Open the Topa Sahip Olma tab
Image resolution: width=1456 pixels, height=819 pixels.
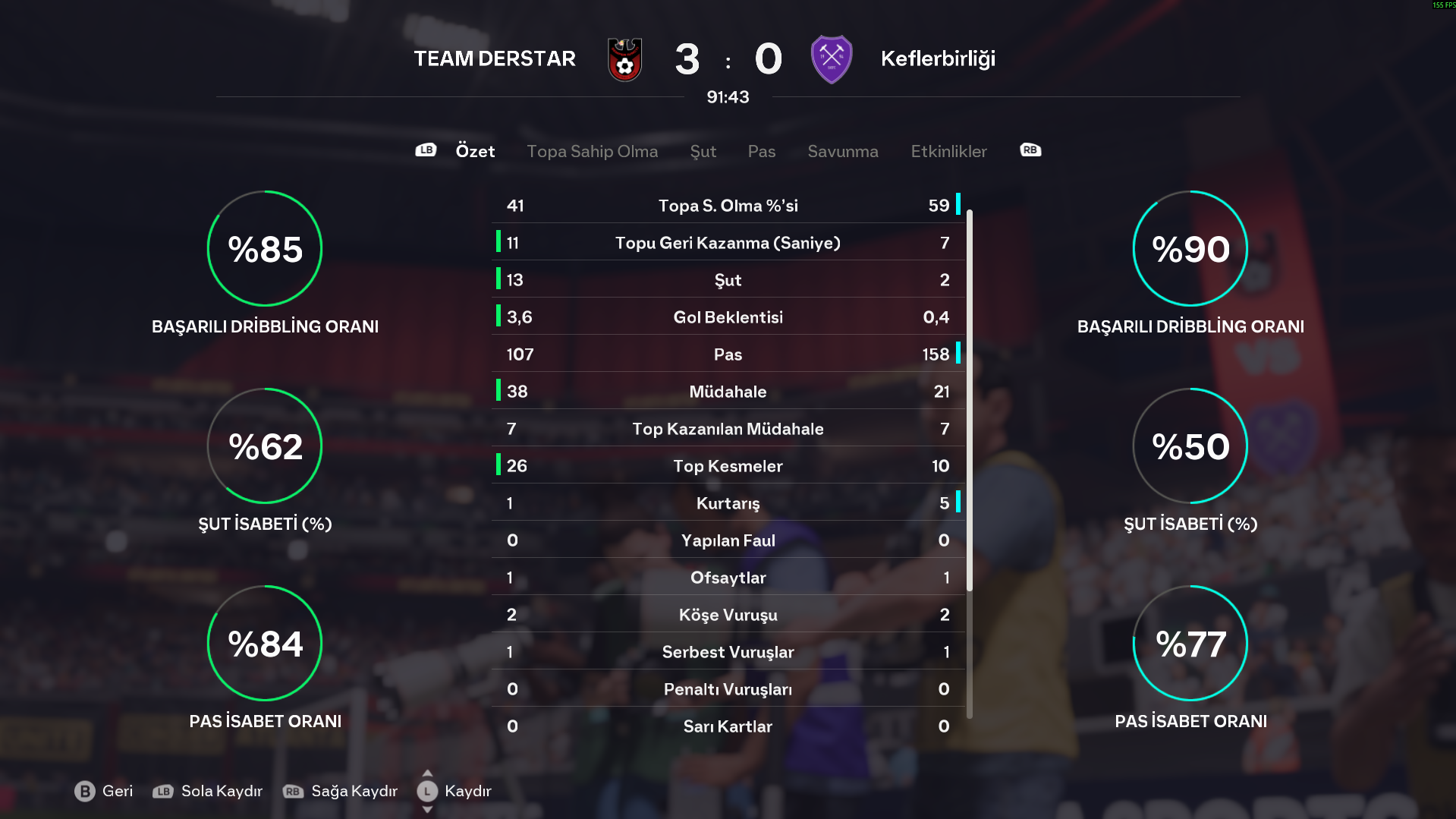[592, 151]
